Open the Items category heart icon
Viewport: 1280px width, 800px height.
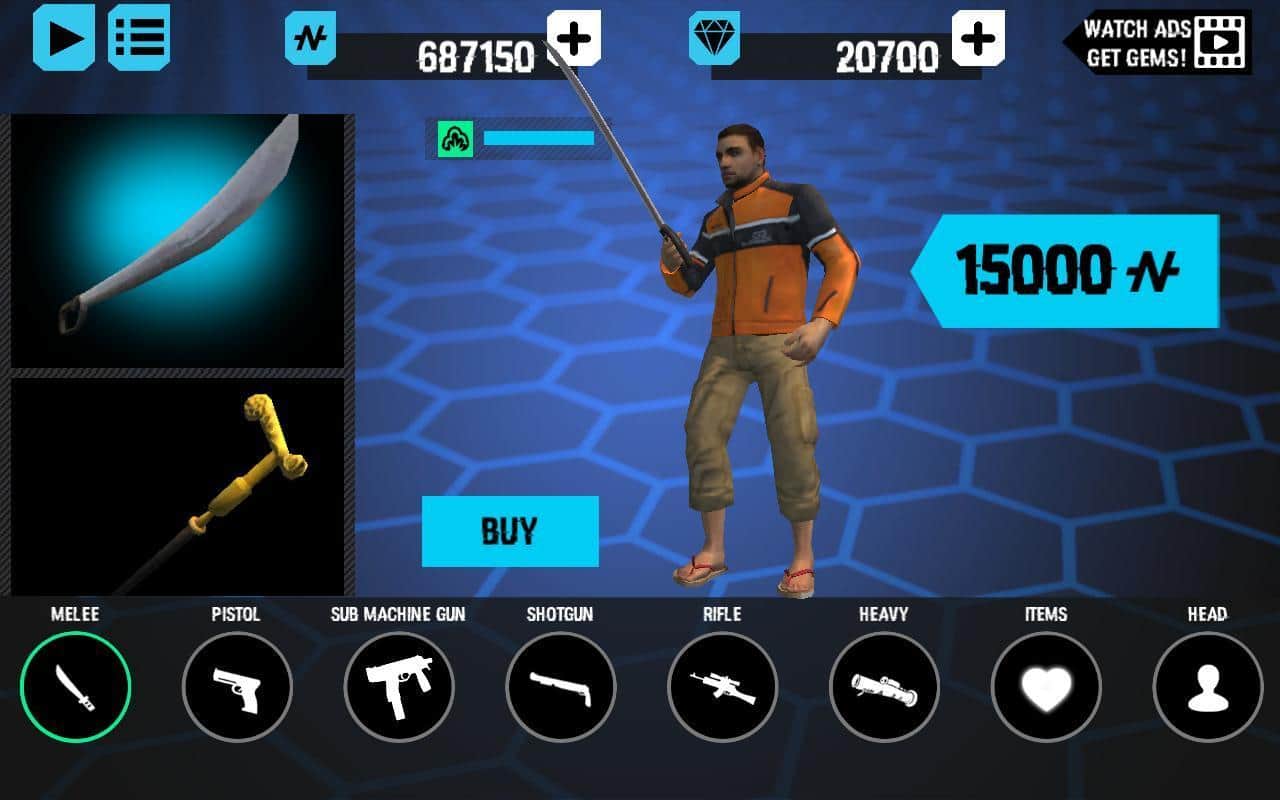tap(1045, 687)
